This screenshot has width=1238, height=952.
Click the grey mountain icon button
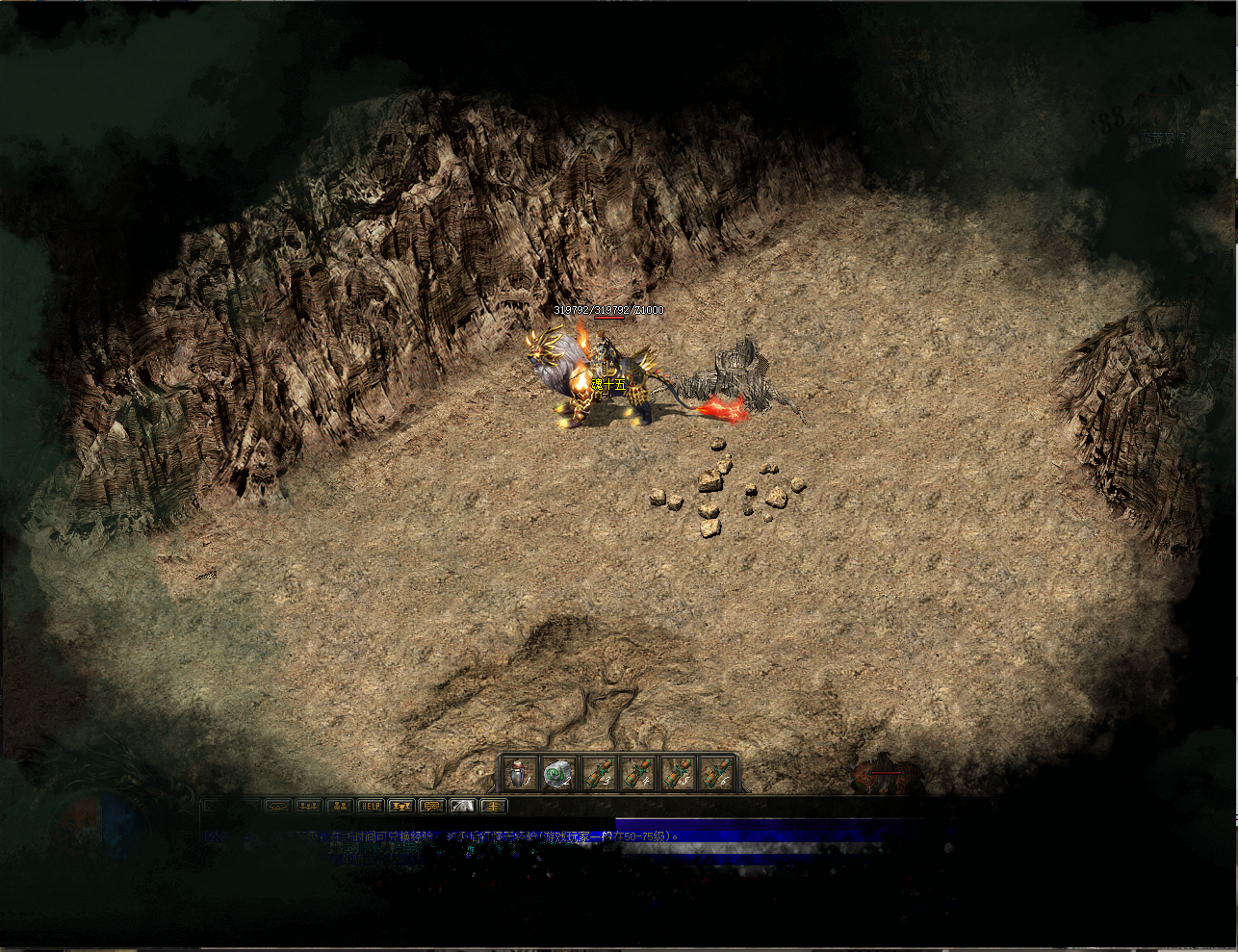pos(463,806)
